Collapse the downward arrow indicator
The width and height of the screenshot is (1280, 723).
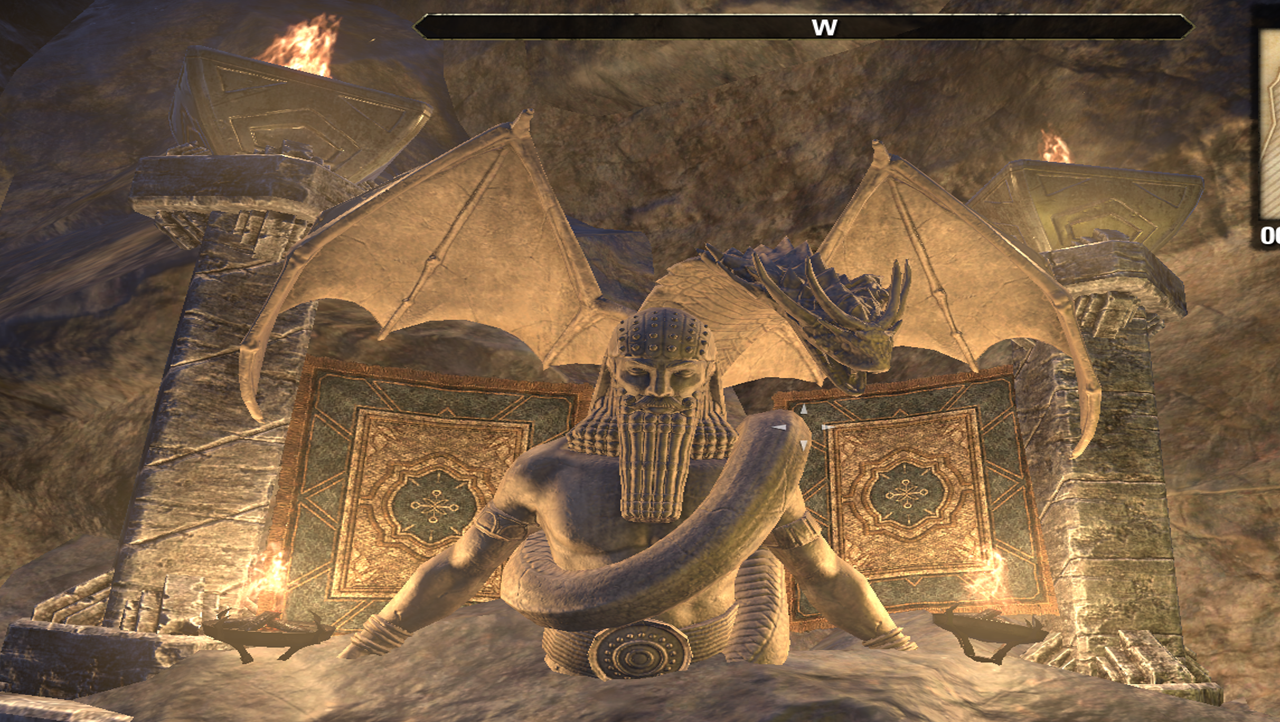803,444
